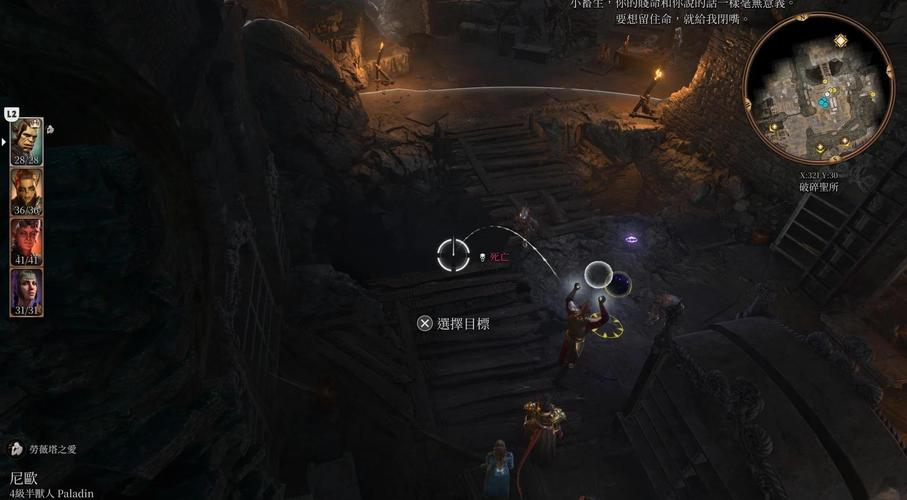Choose the red-skinned companion portrait with 41/41 HP

pyautogui.click(x=27, y=239)
